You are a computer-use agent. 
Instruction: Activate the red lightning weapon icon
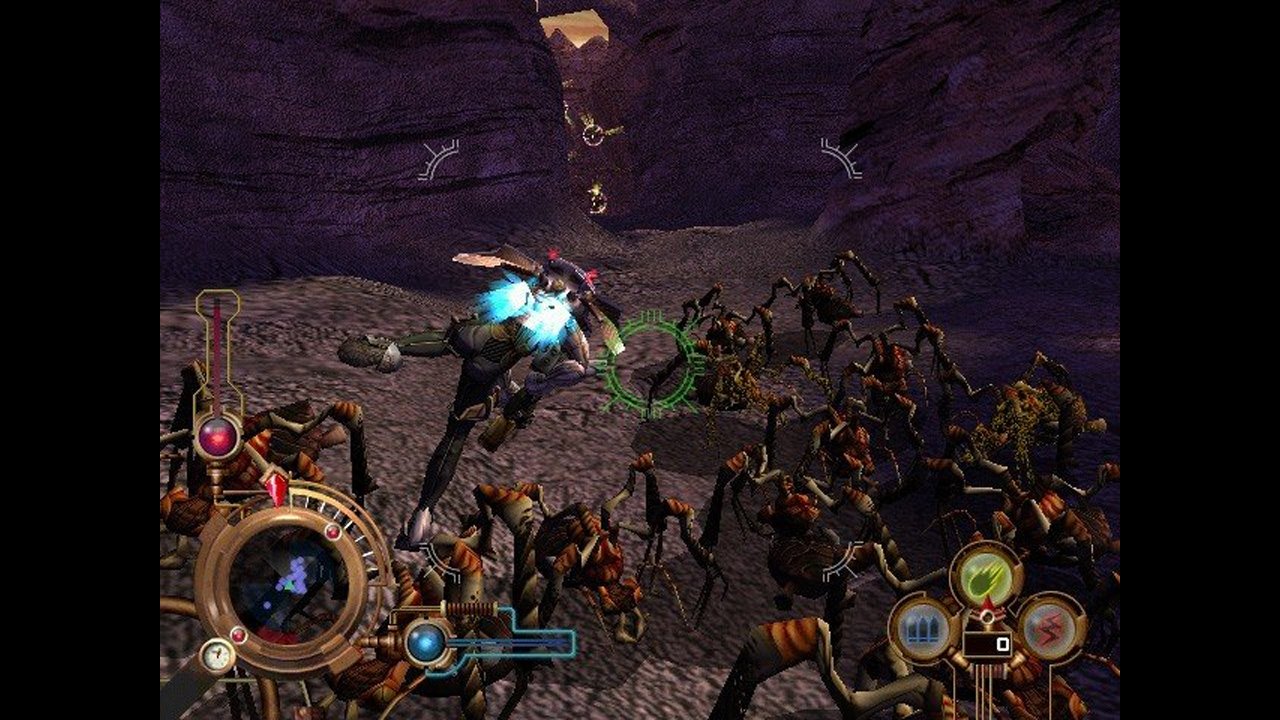click(x=1049, y=627)
